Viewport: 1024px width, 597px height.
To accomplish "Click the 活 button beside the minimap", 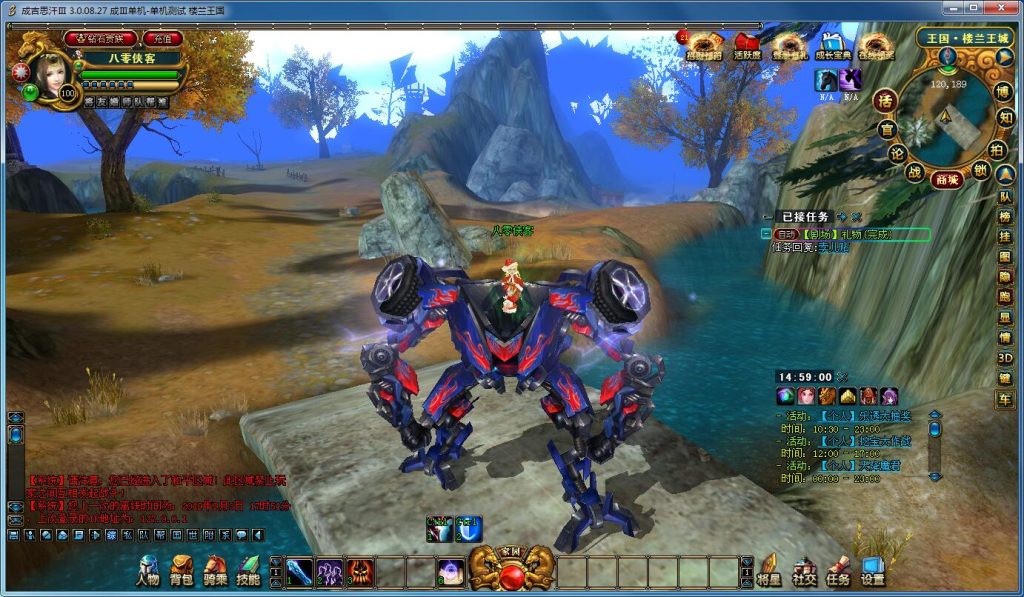I will point(883,100).
